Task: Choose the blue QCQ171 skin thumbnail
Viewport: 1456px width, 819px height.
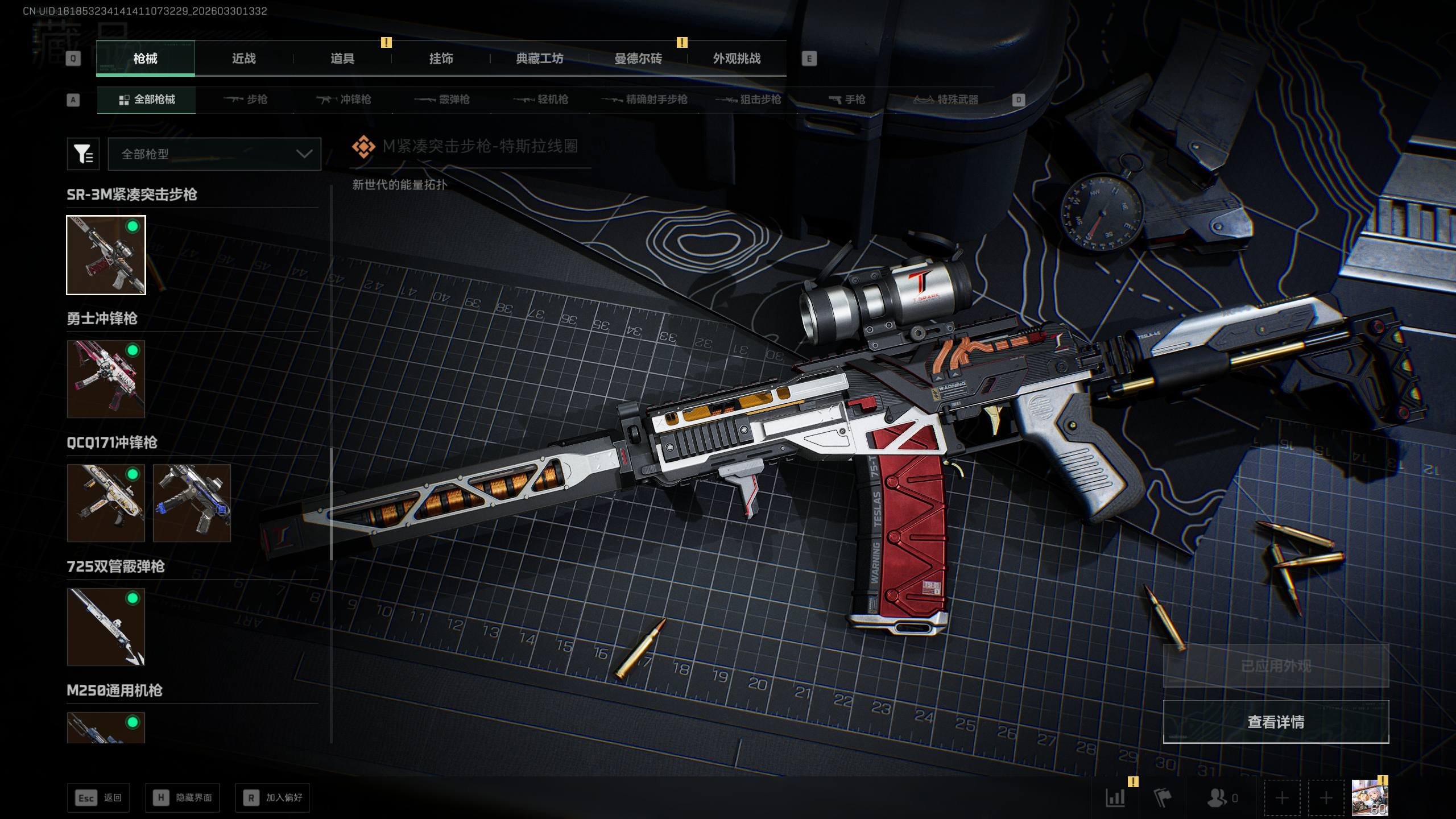Action: click(192, 503)
